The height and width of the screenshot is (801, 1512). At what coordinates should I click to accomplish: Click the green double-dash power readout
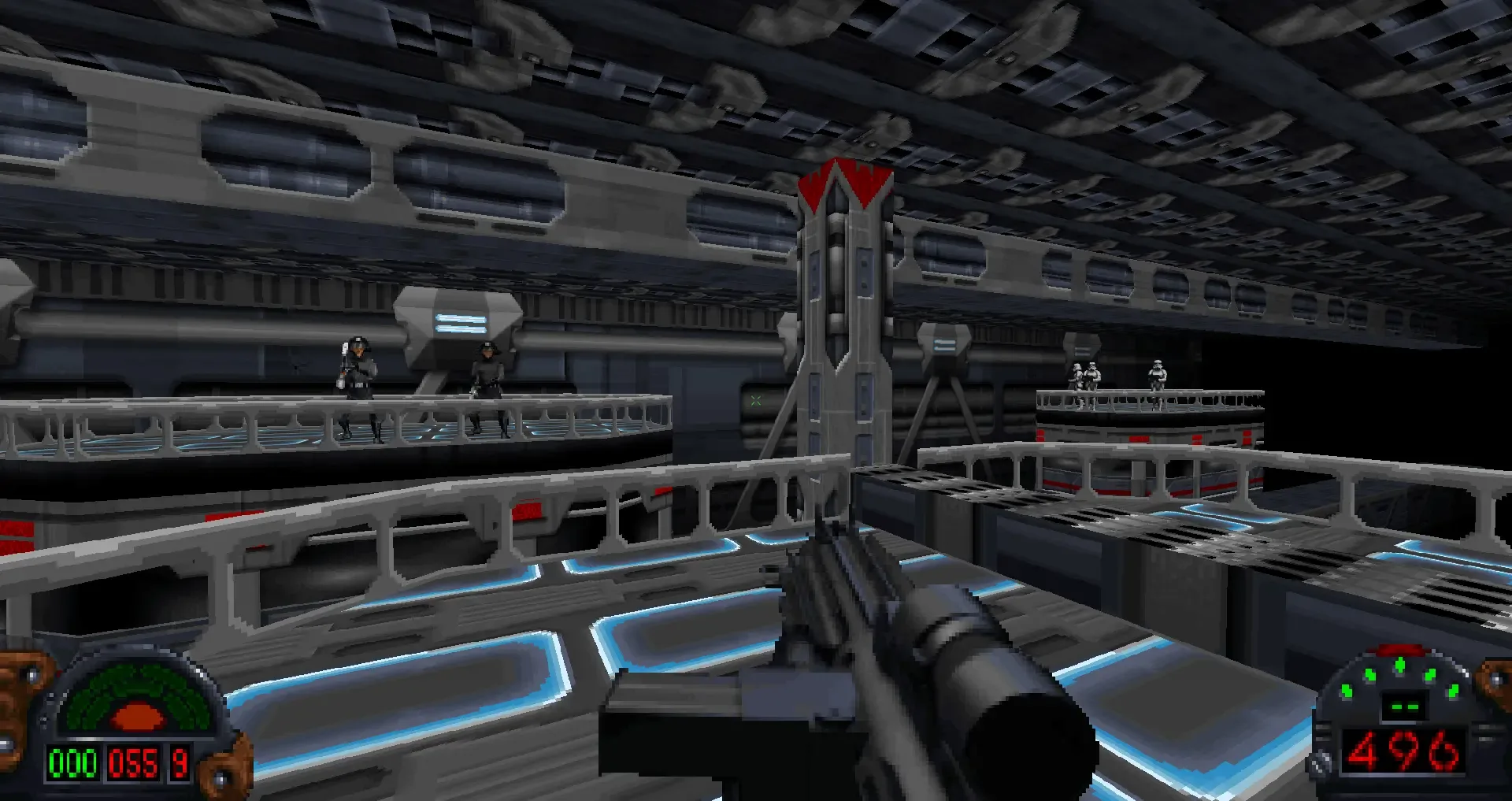[1405, 706]
